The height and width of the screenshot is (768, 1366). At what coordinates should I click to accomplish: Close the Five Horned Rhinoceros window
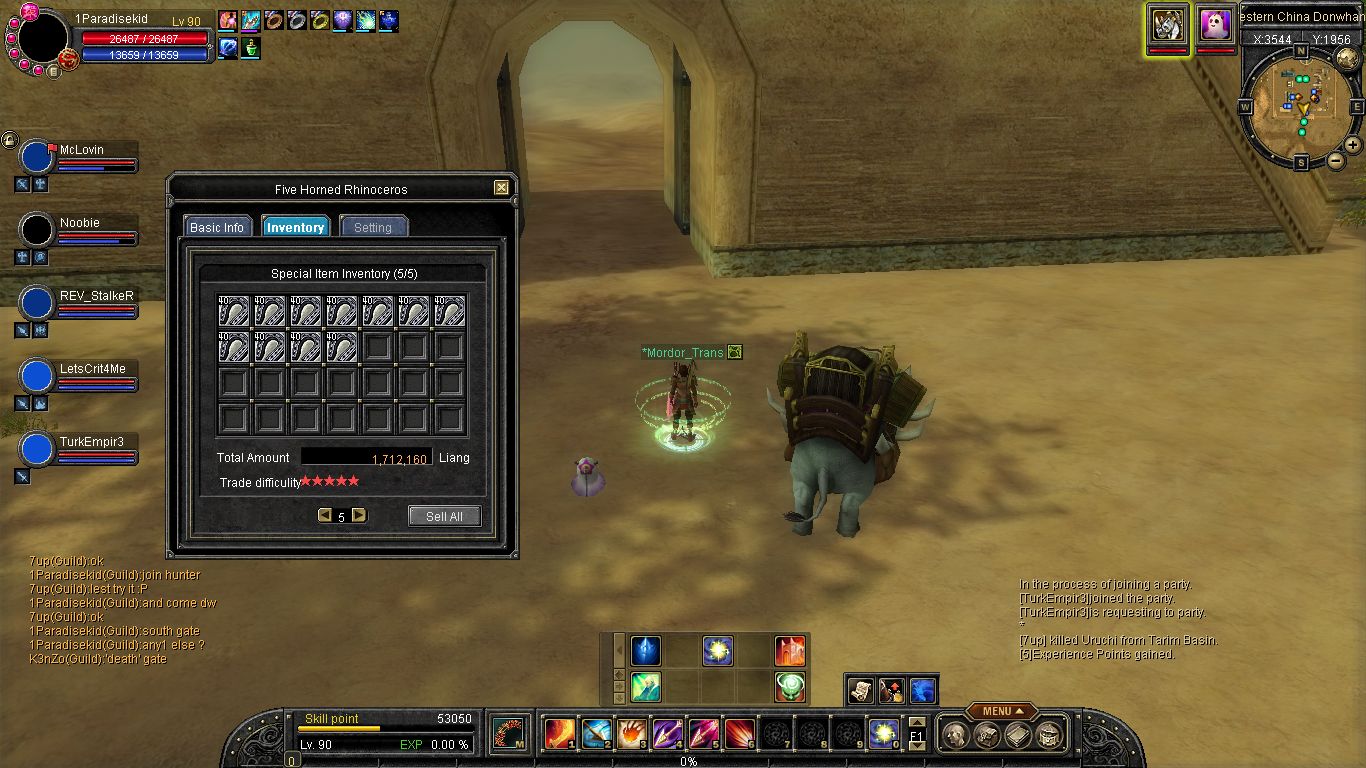pyautogui.click(x=501, y=187)
